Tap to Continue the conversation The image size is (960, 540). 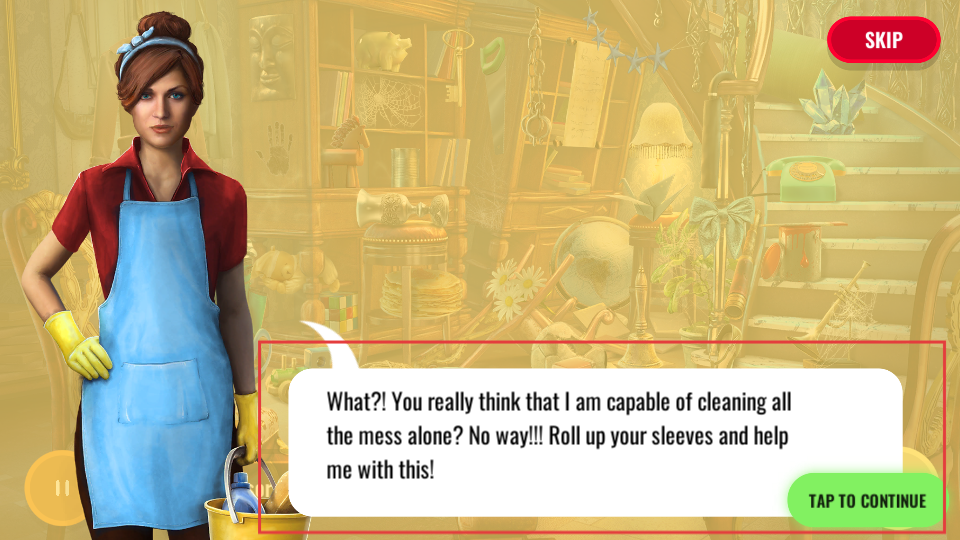(x=866, y=500)
